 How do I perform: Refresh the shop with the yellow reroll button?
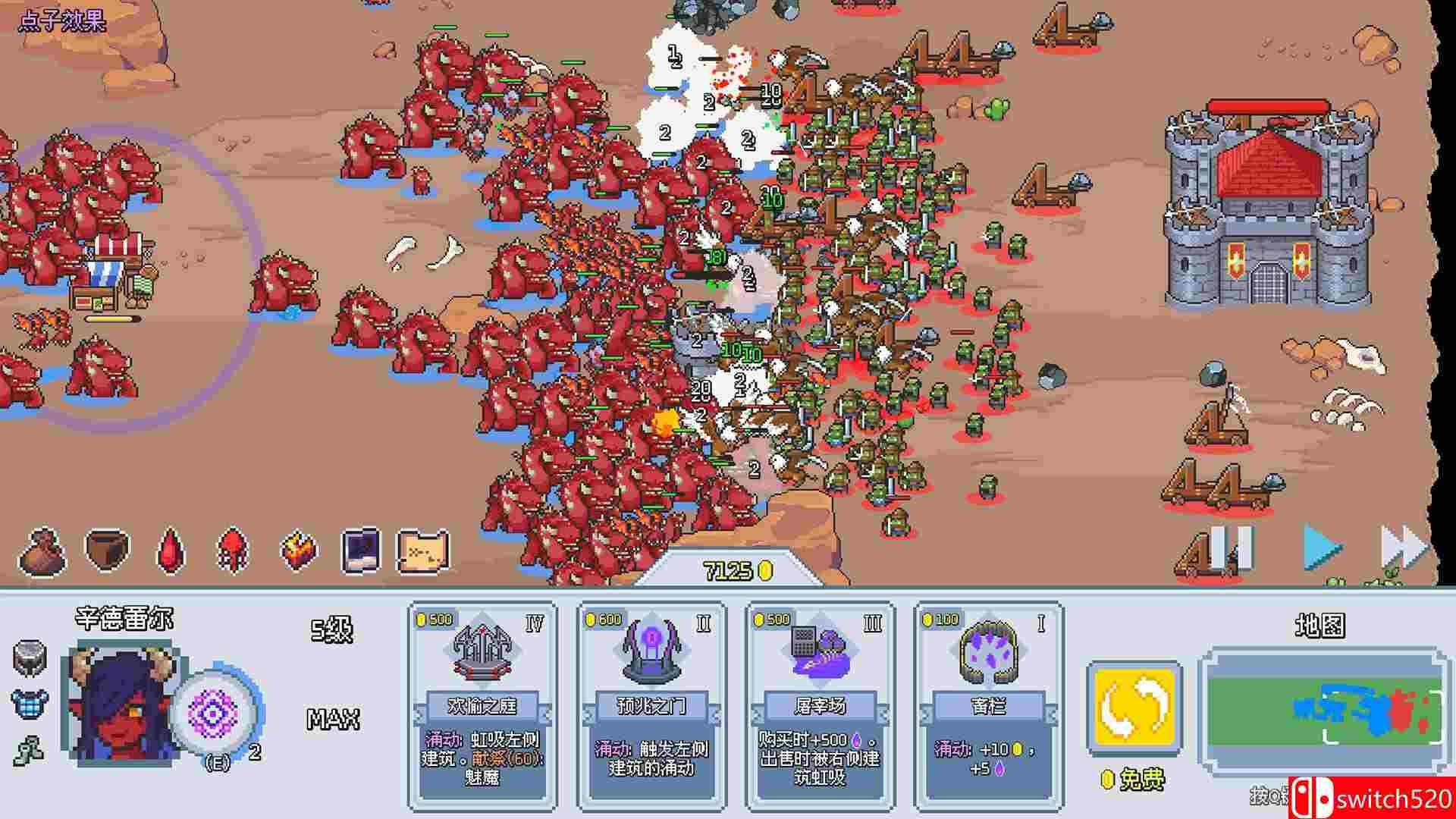pyautogui.click(x=1134, y=708)
